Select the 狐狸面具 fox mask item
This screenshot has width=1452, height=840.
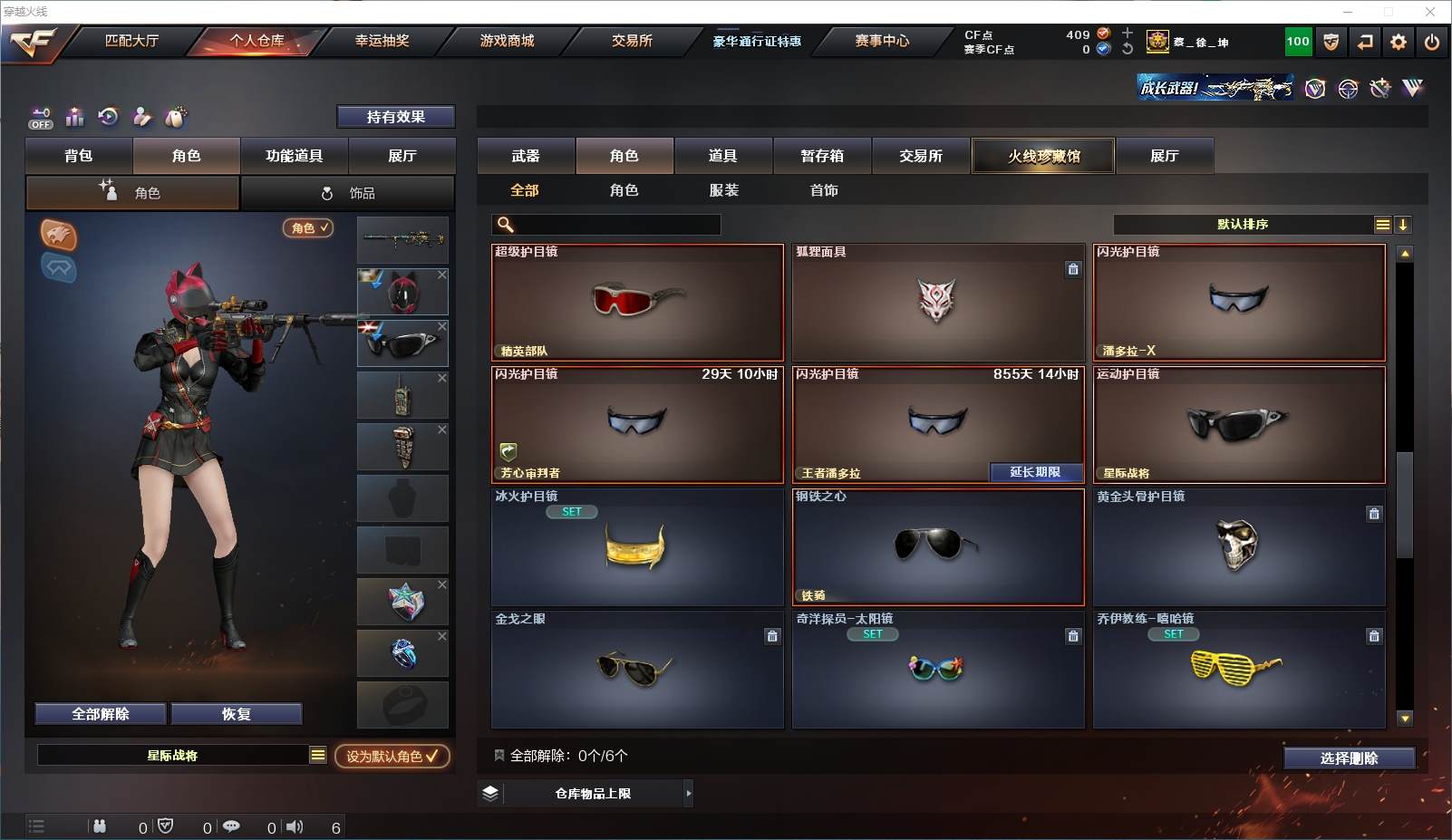[x=937, y=303]
